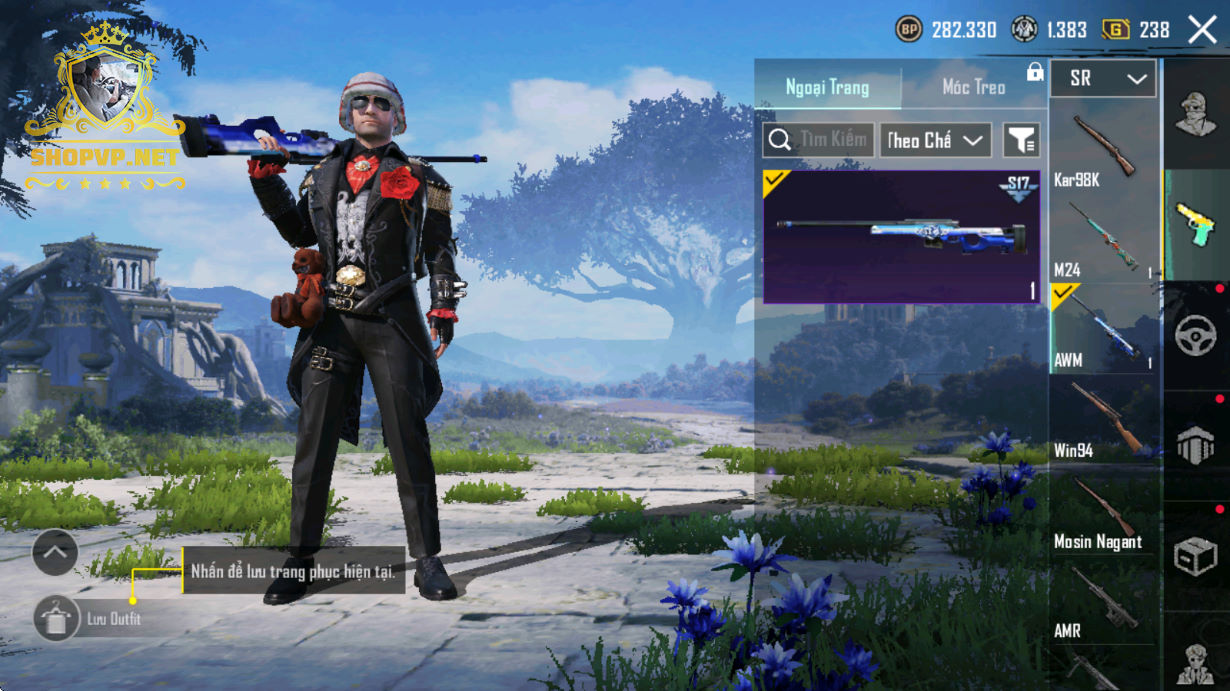Close the inventory screen with the X
This screenshot has width=1230, height=691.
coord(1202,30)
